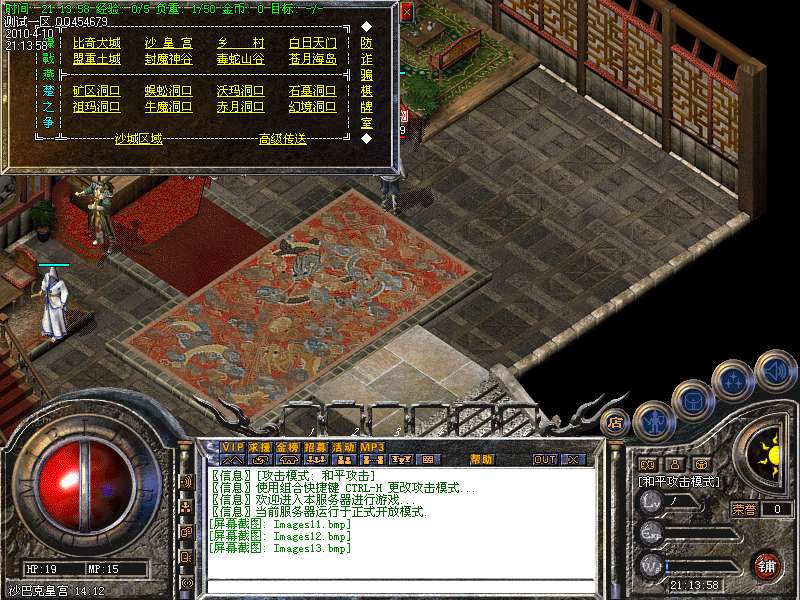Travel to 石墓洞口

(312, 91)
